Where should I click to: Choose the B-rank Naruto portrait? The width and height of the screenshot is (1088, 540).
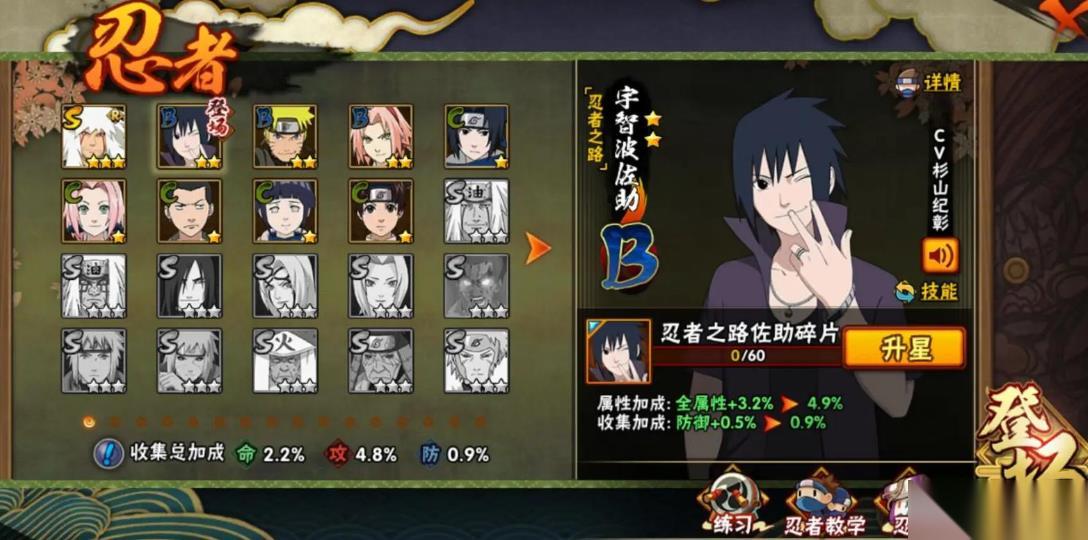click(285, 136)
